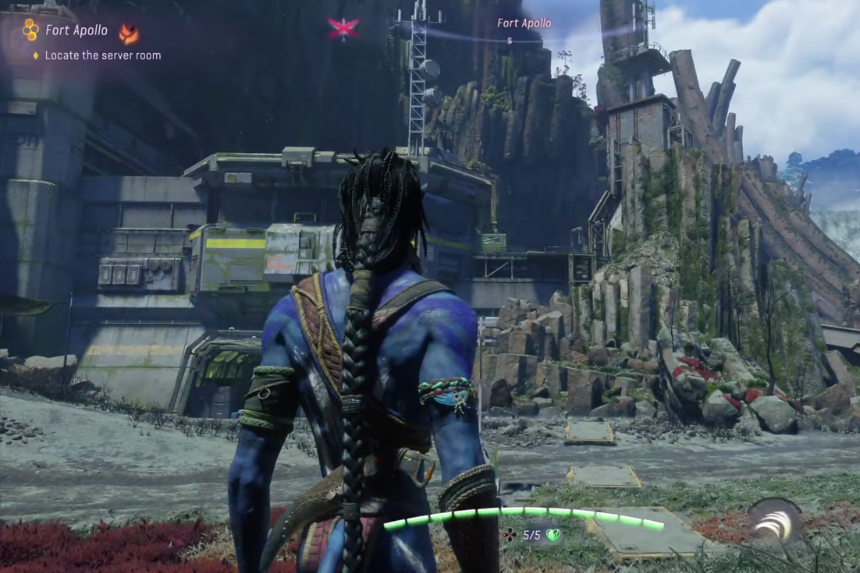The width and height of the screenshot is (860, 573).
Task: Select the Fort Apollo quest tracker title
Action: (77, 30)
